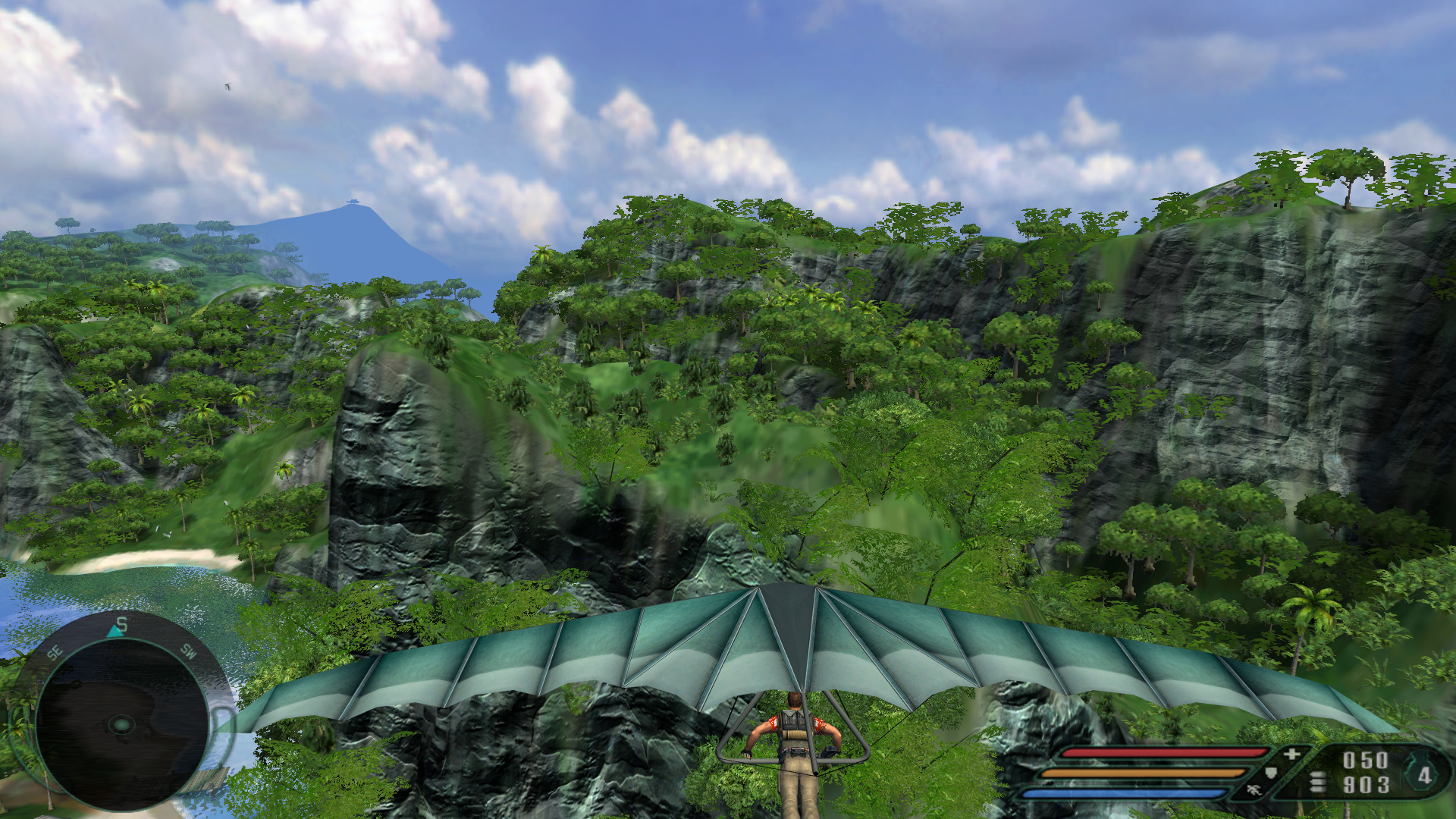
Task: Click the ammo count reading 050
Action: pos(1365,758)
